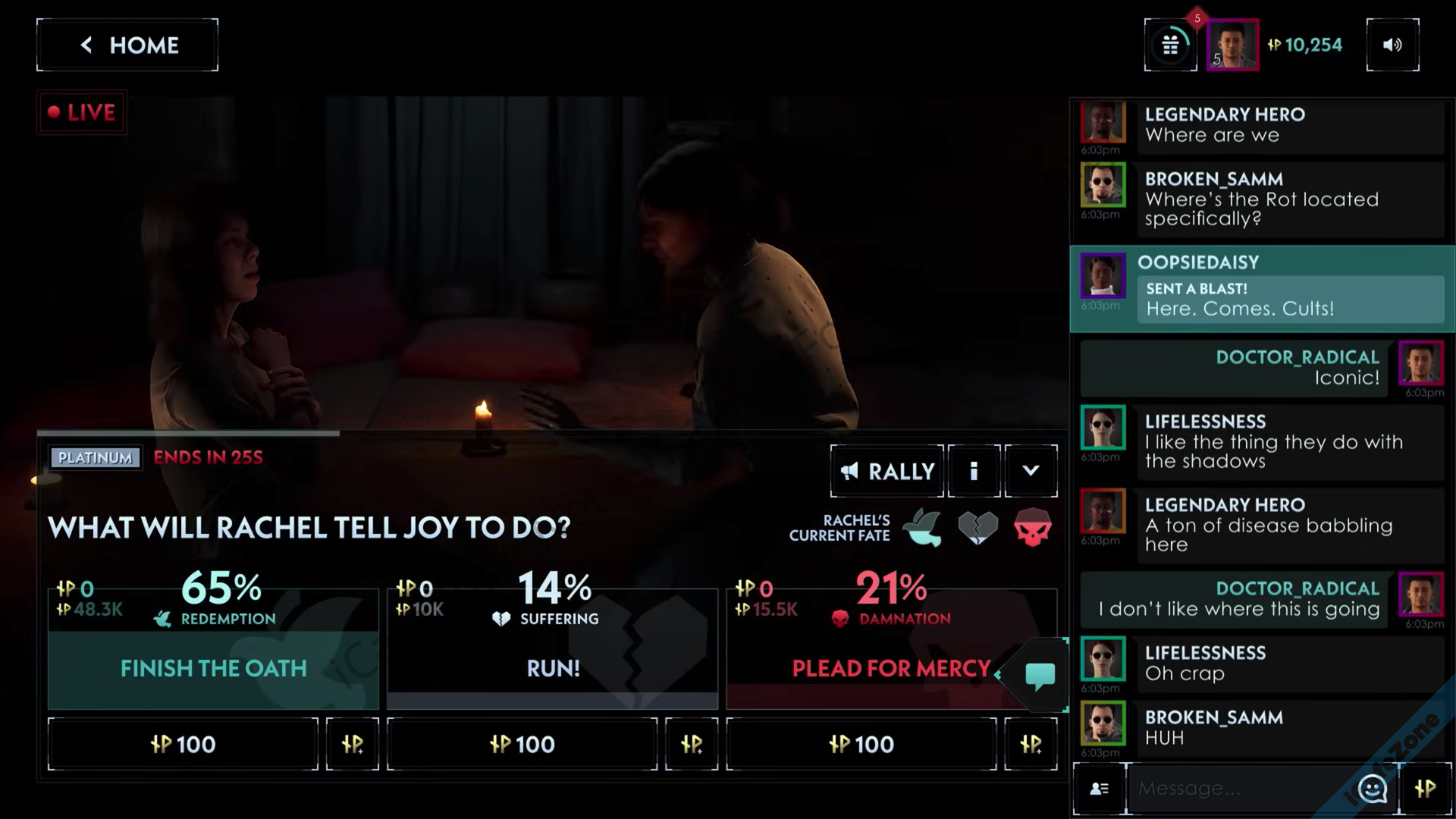The image size is (1456, 819).
Task: Vote for Finish the Oath
Action: [x=213, y=668]
